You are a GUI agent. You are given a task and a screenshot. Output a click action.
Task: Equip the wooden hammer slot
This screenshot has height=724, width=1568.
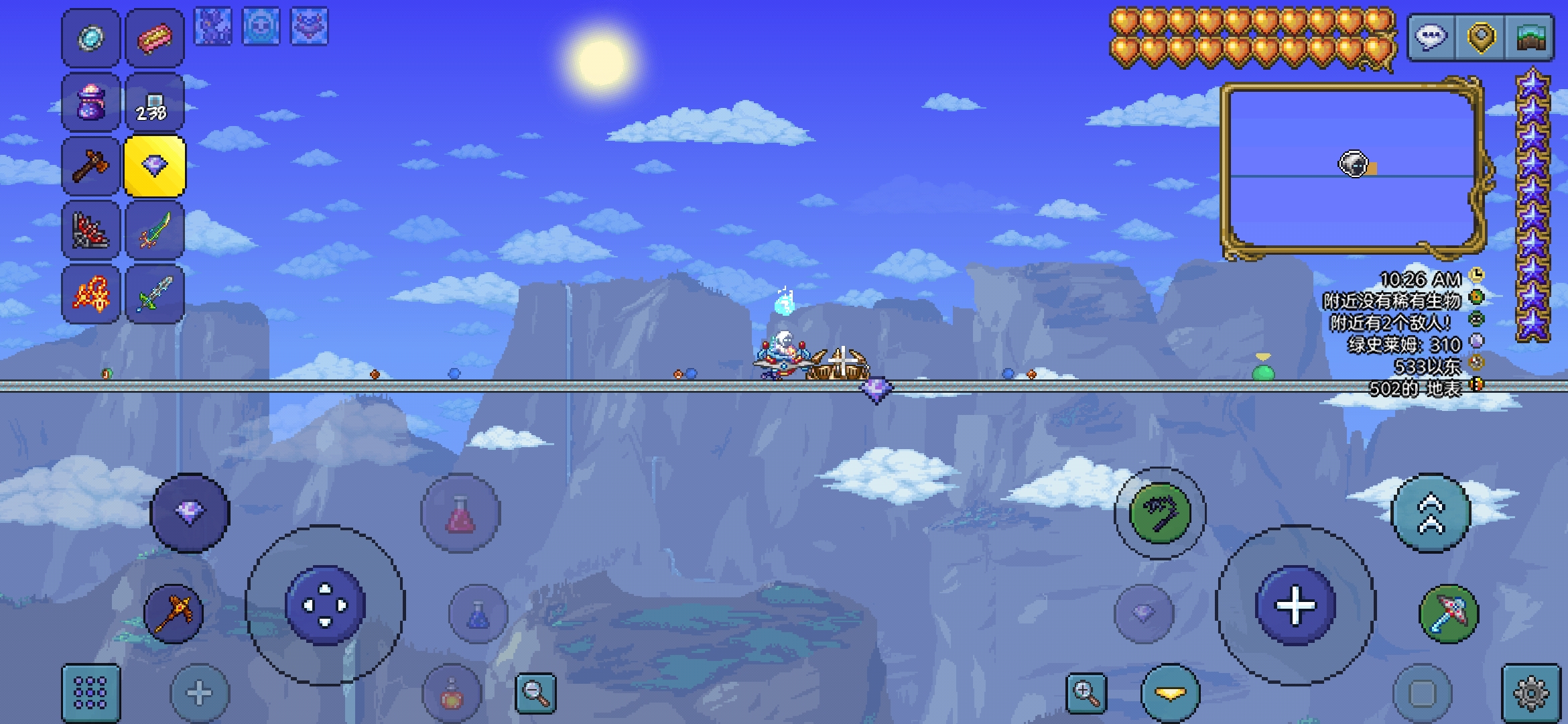(90, 166)
